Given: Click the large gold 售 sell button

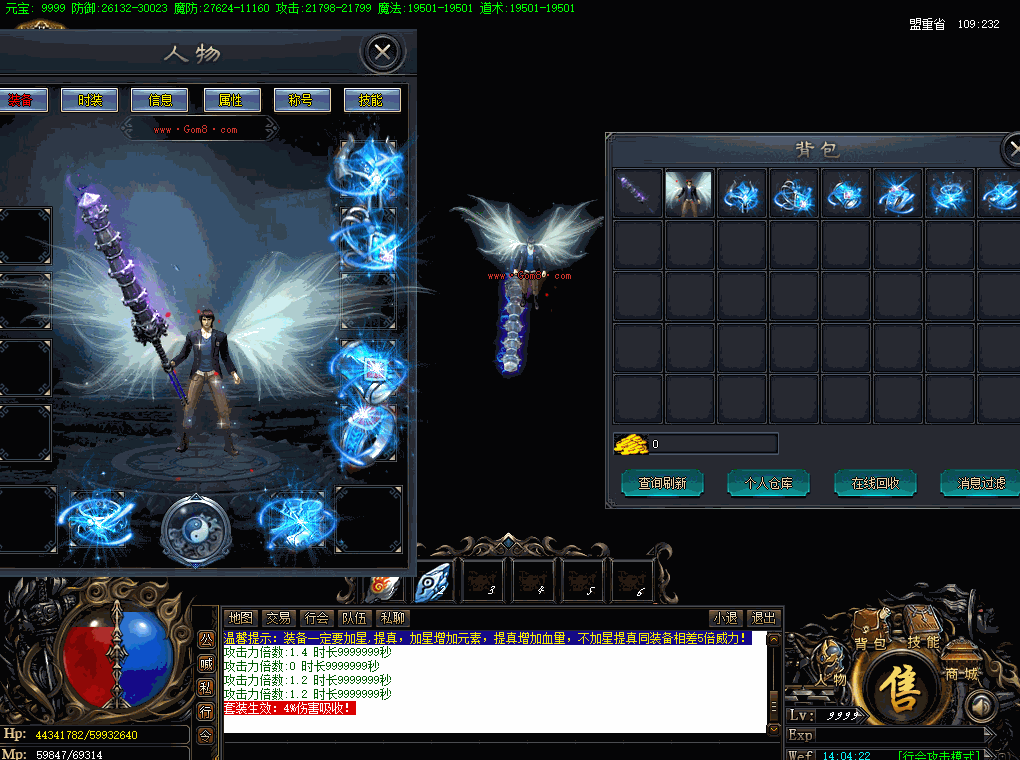Looking at the screenshot, I should coord(899,689).
